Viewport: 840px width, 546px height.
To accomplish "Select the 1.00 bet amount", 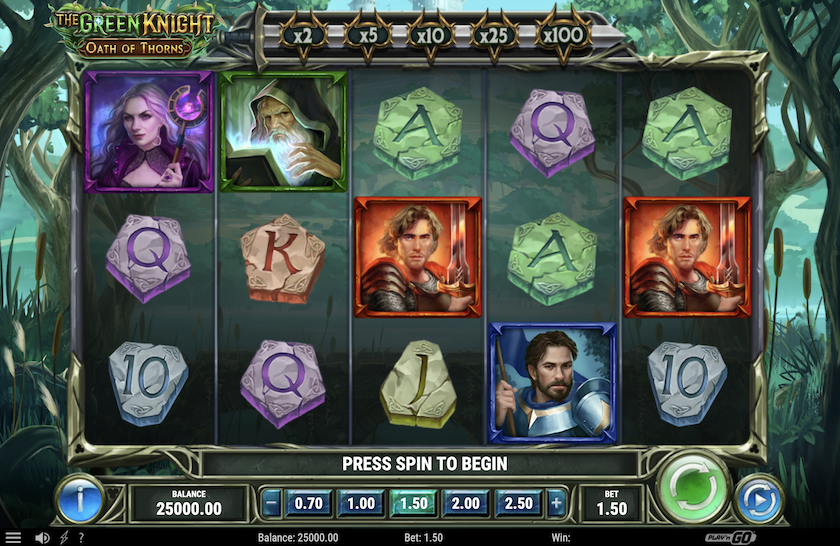I will [361, 503].
